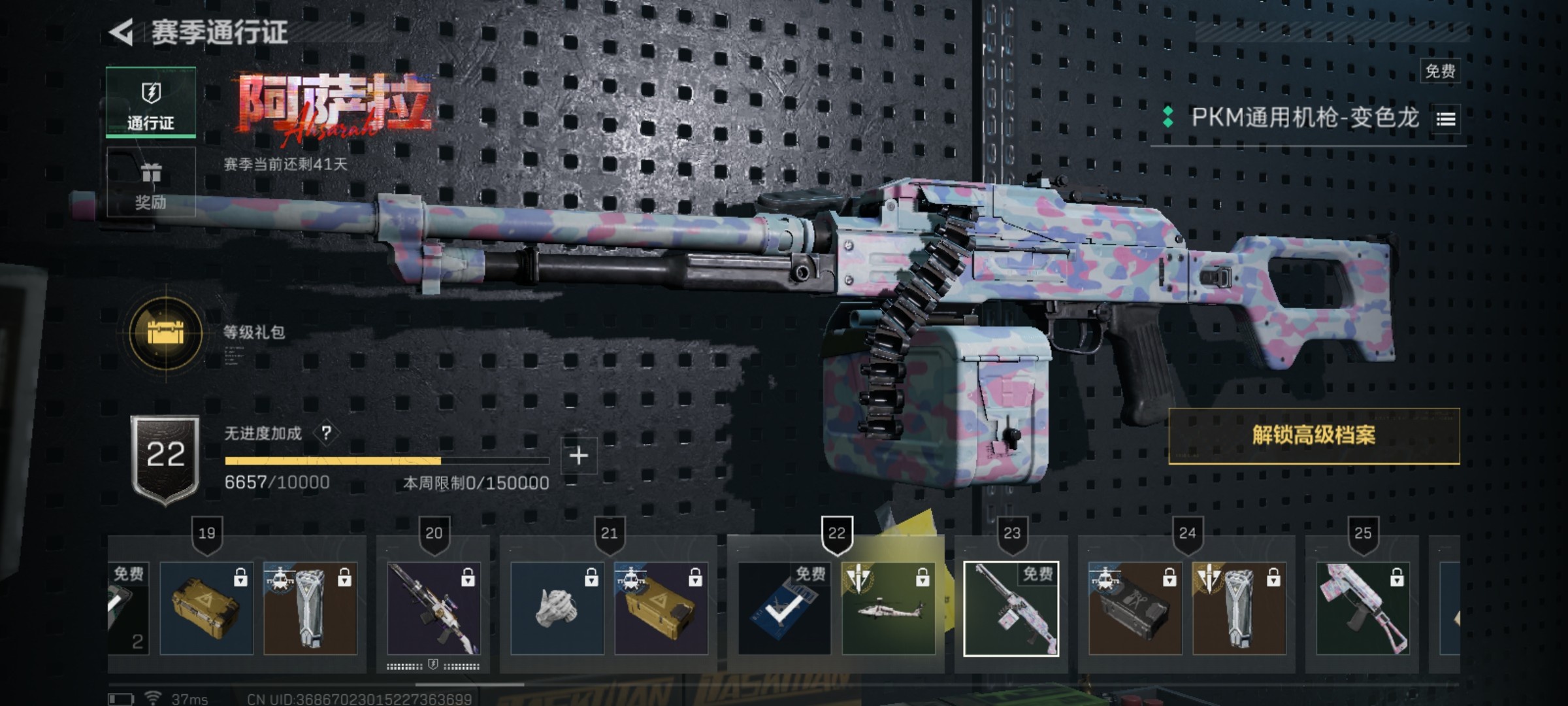Open the 奖励 rewards tab
Viewport: 1568px width, 706px height.
pos(151,182)
